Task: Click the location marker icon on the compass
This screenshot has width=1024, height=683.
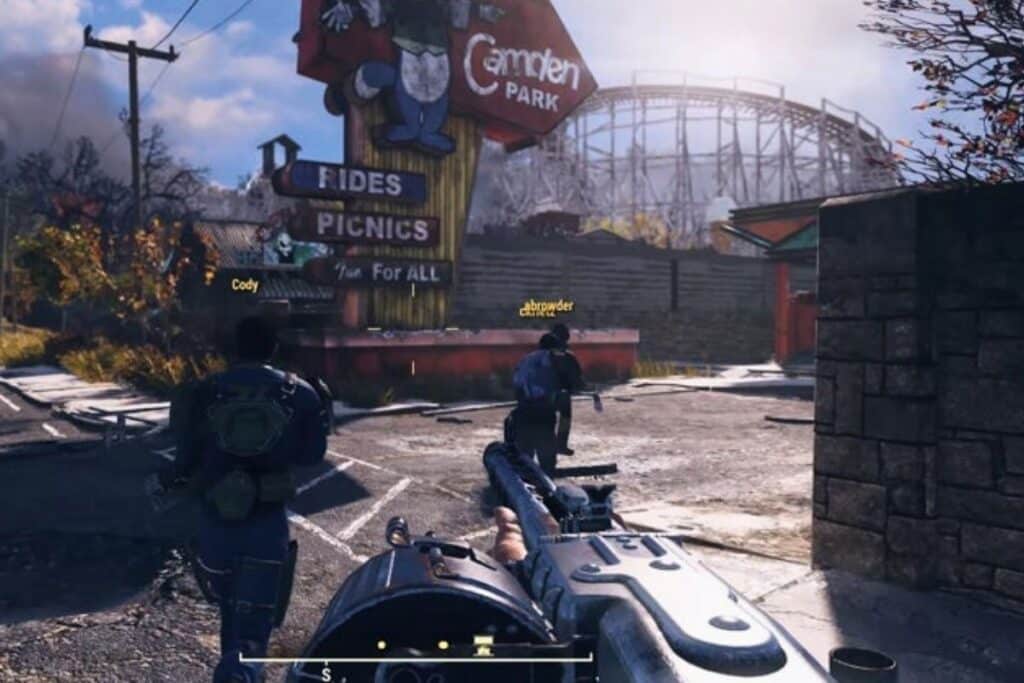Action: pos(484,645)
